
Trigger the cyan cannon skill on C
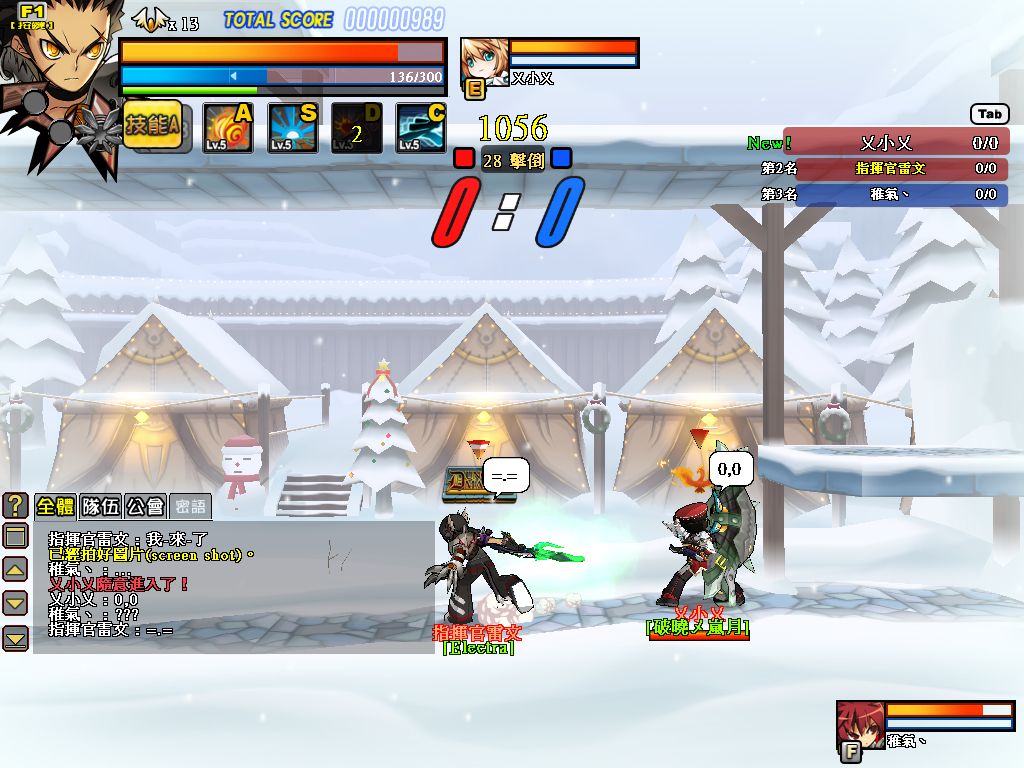tap(420, 128)
